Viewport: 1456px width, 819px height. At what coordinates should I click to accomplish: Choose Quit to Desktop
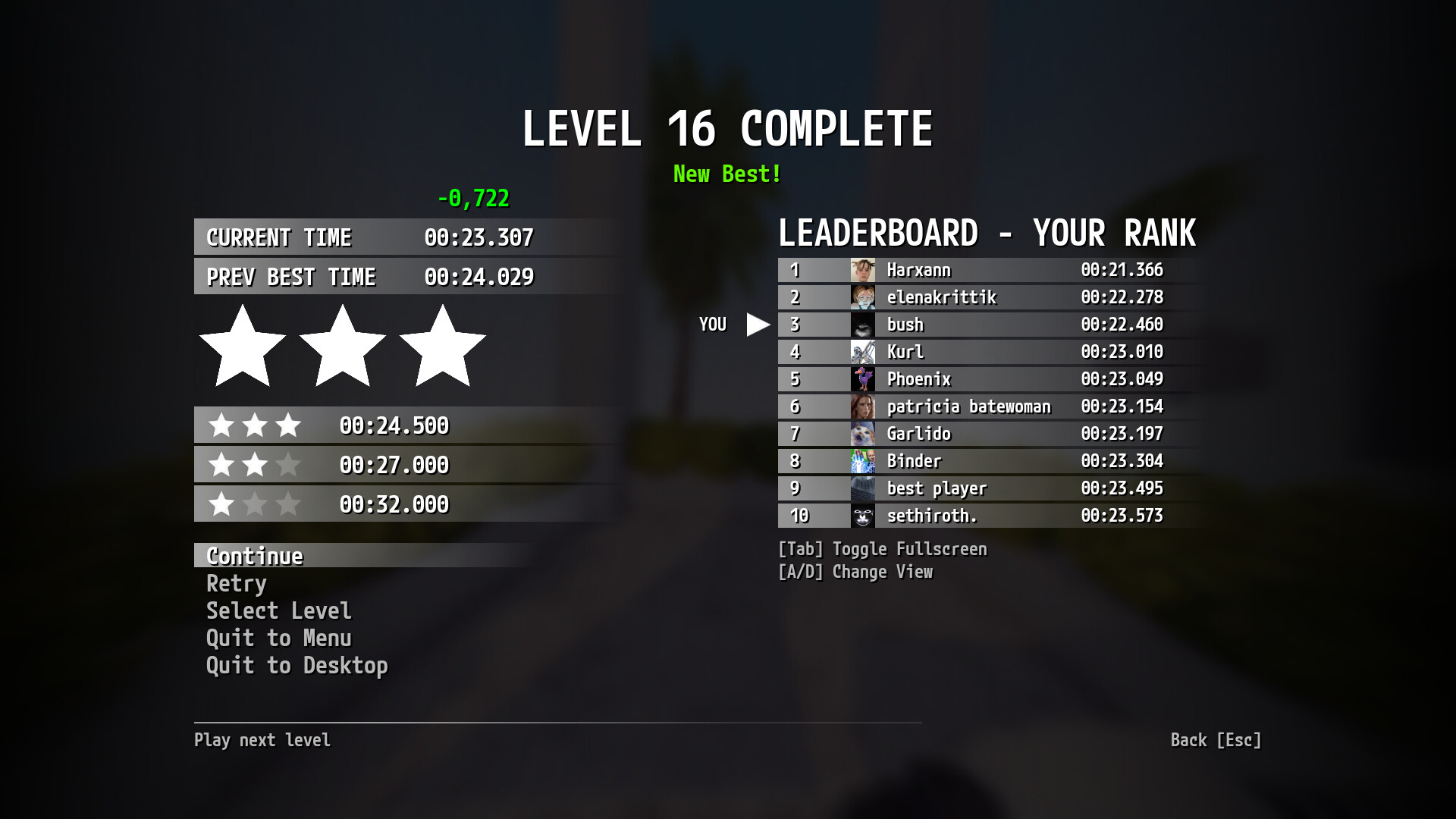tap(297, 666)
